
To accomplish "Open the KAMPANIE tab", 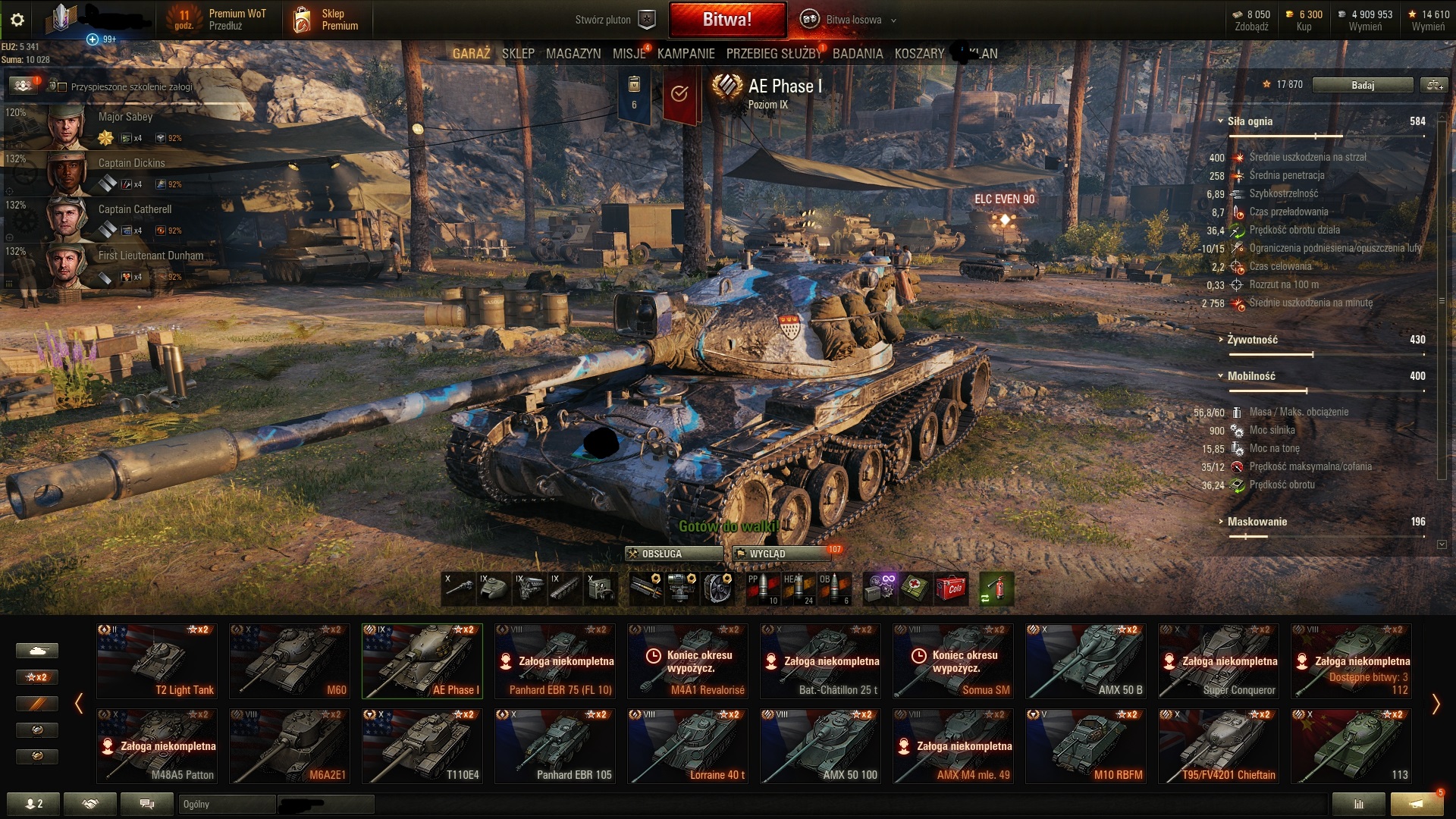I will click(686, 54).
